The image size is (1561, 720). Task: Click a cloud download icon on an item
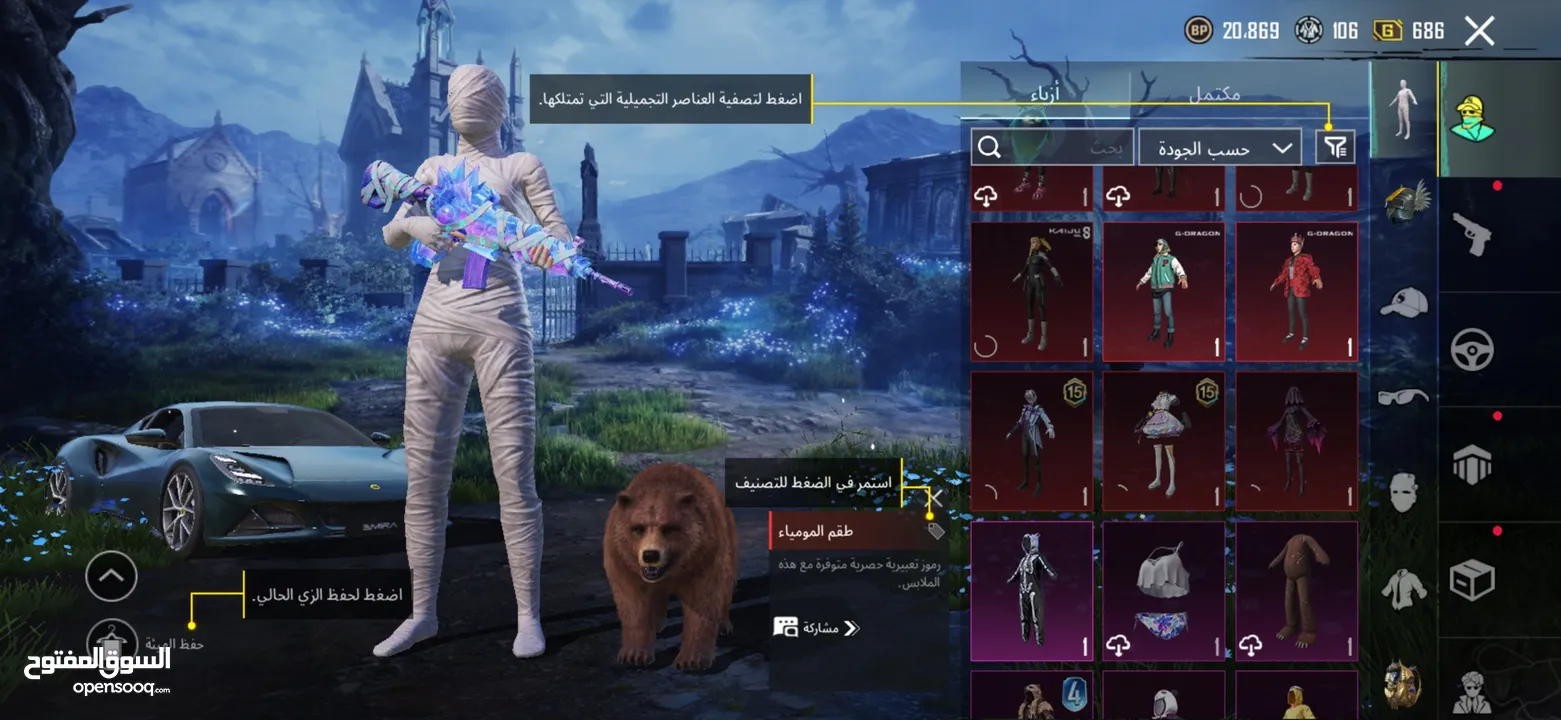[x=987, y=196]
